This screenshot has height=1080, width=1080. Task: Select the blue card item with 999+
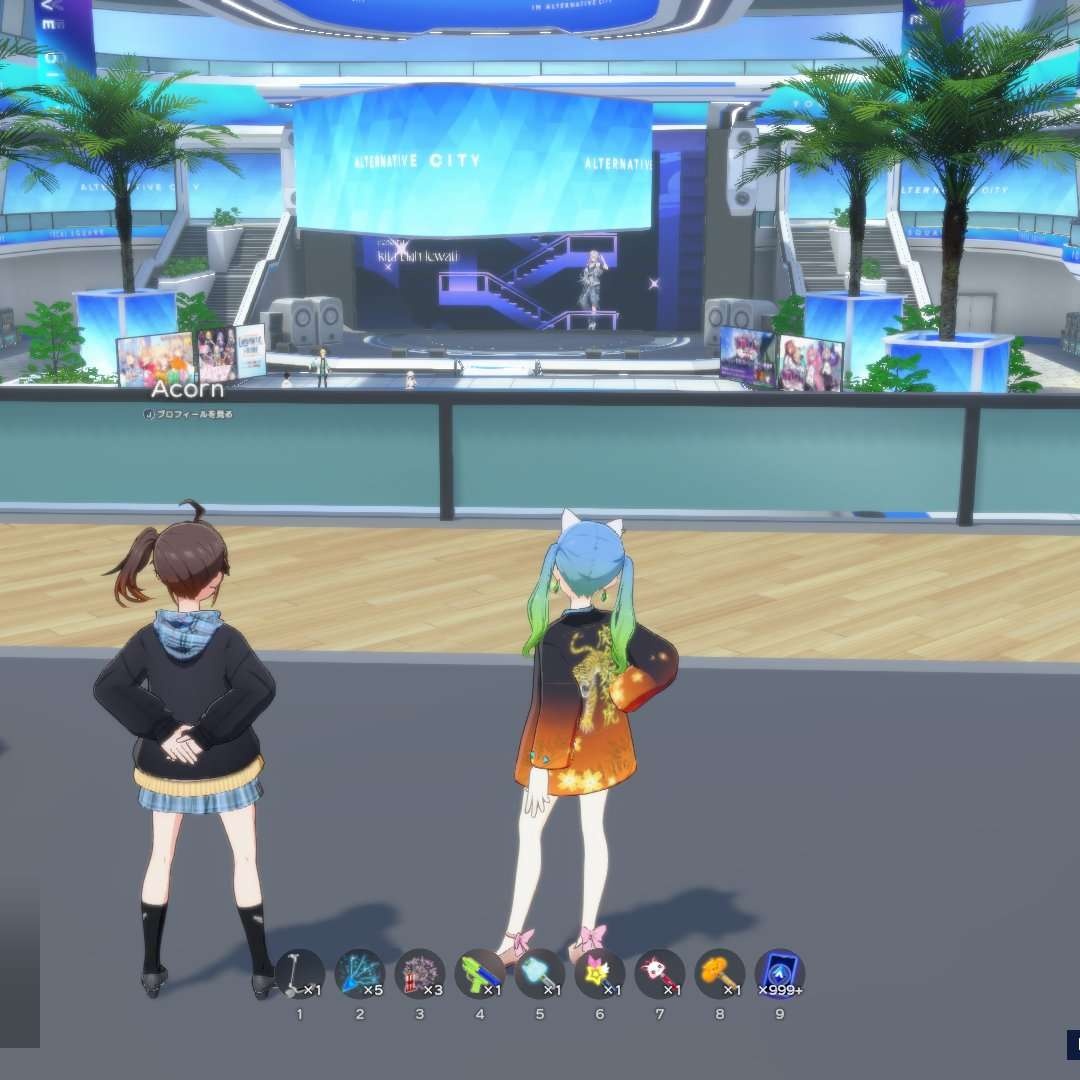pos(779,974)
